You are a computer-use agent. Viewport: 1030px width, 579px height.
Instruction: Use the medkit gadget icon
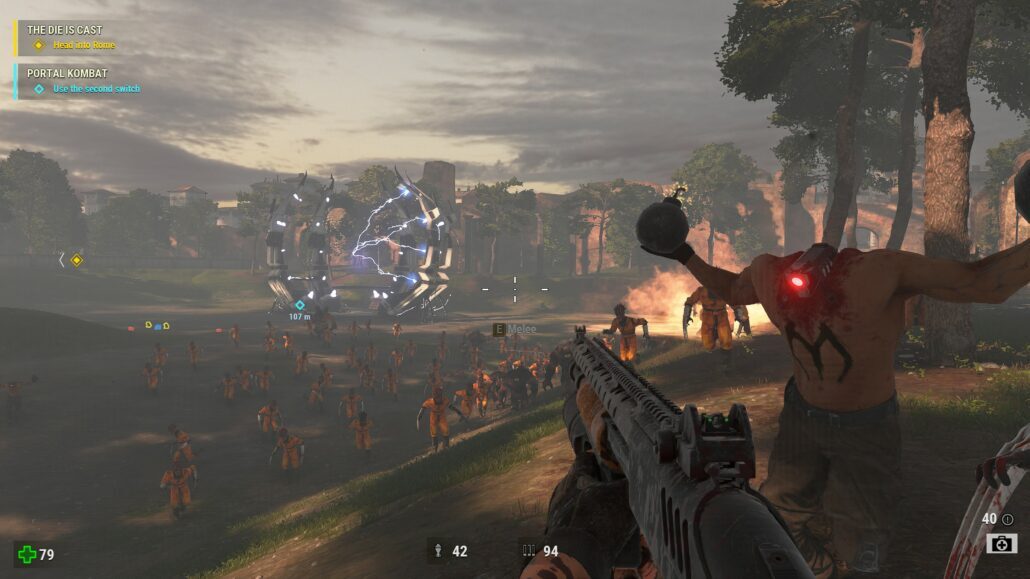click(x=1001, y=543)
